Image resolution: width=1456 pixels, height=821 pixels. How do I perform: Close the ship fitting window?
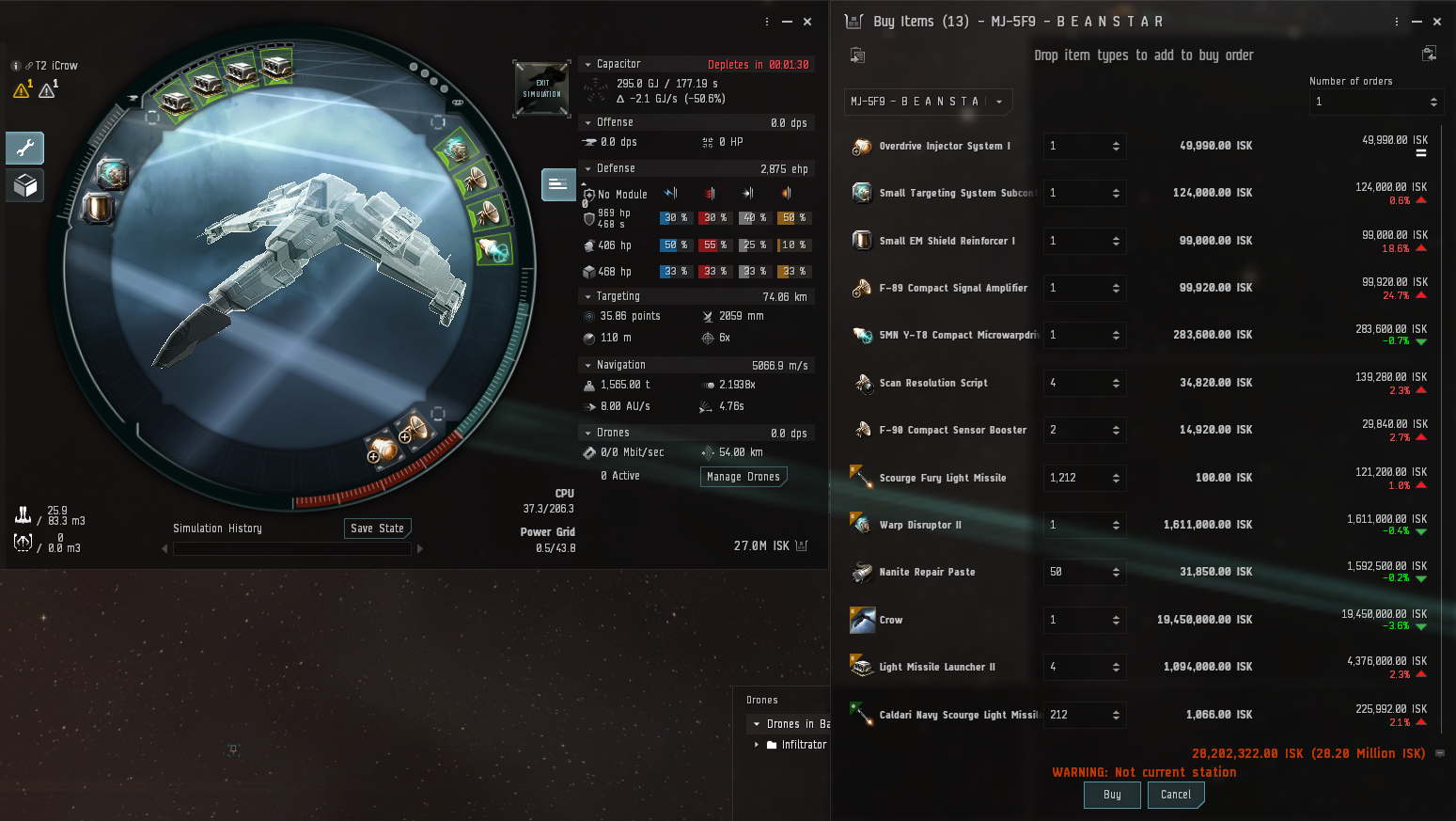point(807,22)
